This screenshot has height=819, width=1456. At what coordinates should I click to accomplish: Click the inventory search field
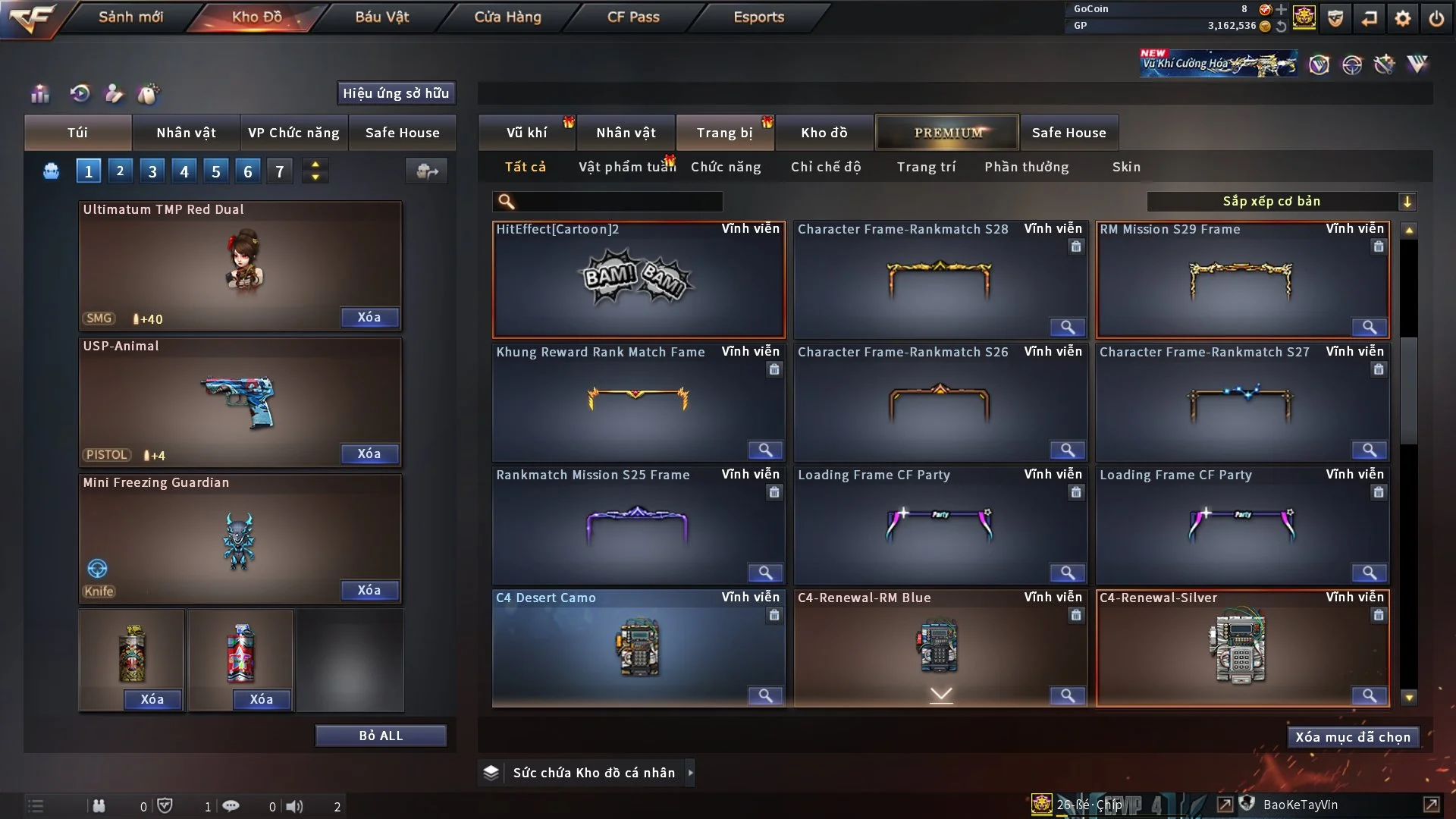pyautogui.click(x=618, y=202)
